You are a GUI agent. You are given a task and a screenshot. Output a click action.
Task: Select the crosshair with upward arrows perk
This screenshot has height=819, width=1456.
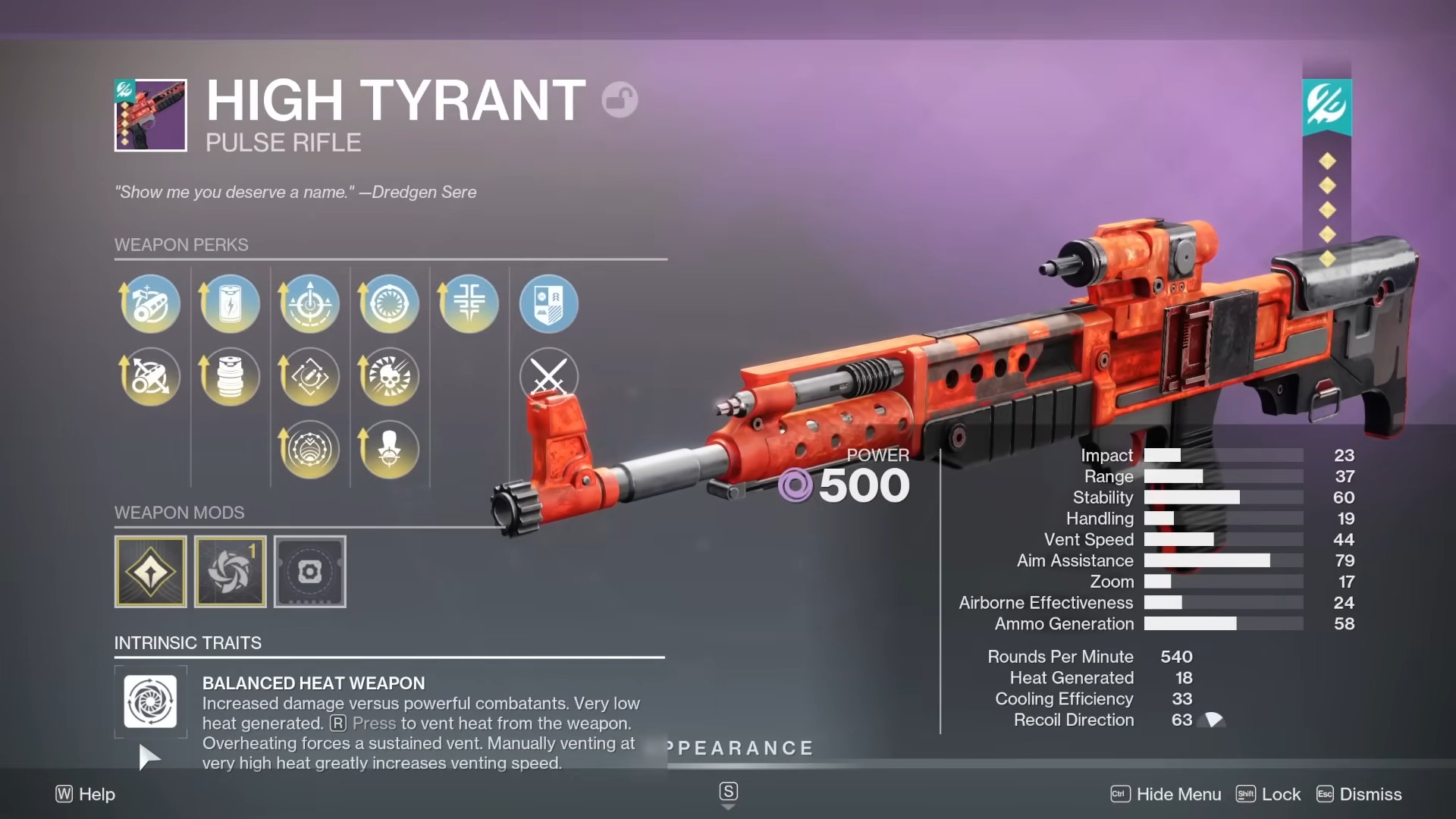click(309, 304)
